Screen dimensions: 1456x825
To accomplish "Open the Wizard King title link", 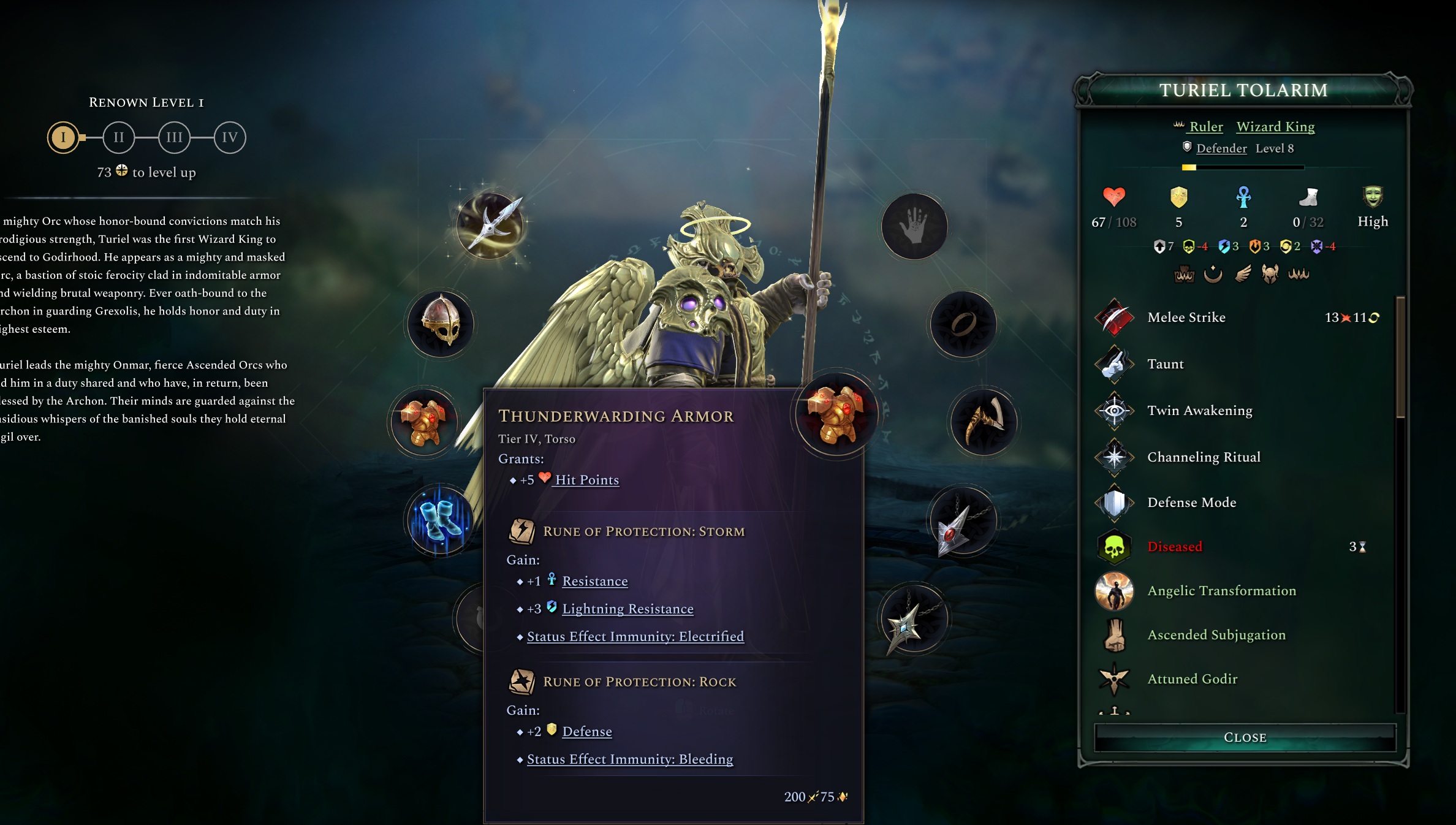I will tap(1275, 126).
